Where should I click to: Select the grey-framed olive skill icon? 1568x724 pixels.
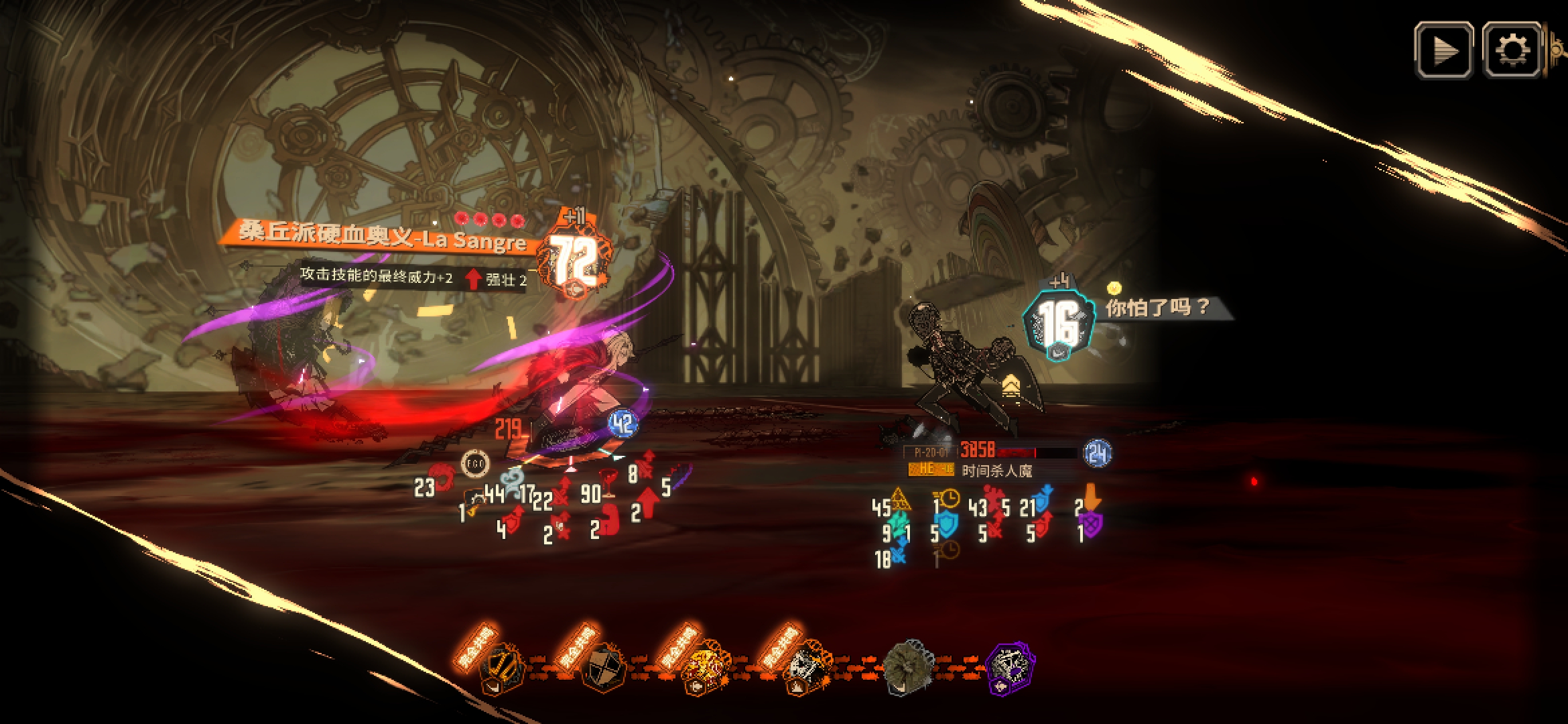909,666
